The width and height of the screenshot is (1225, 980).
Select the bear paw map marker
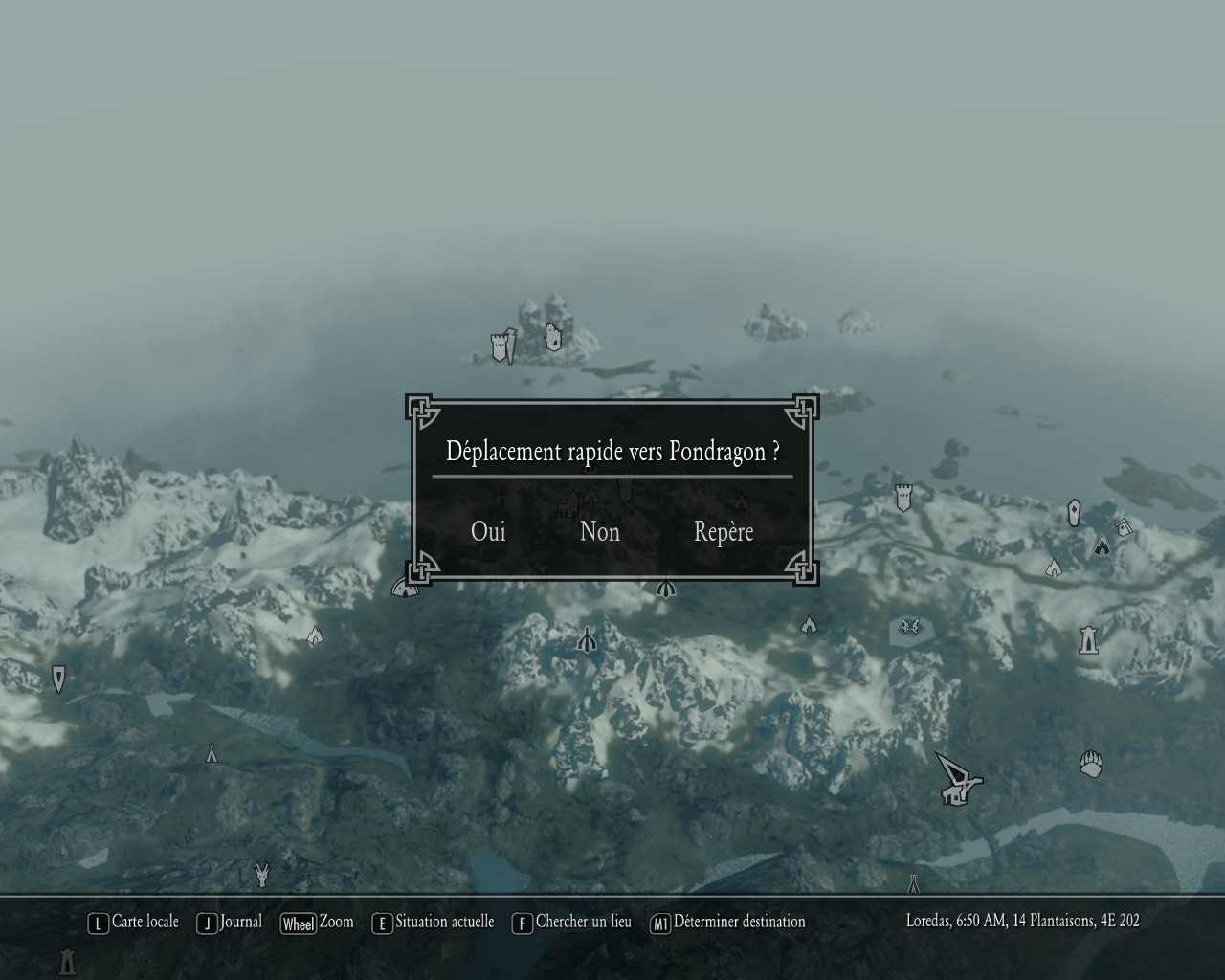point(1091,764)
